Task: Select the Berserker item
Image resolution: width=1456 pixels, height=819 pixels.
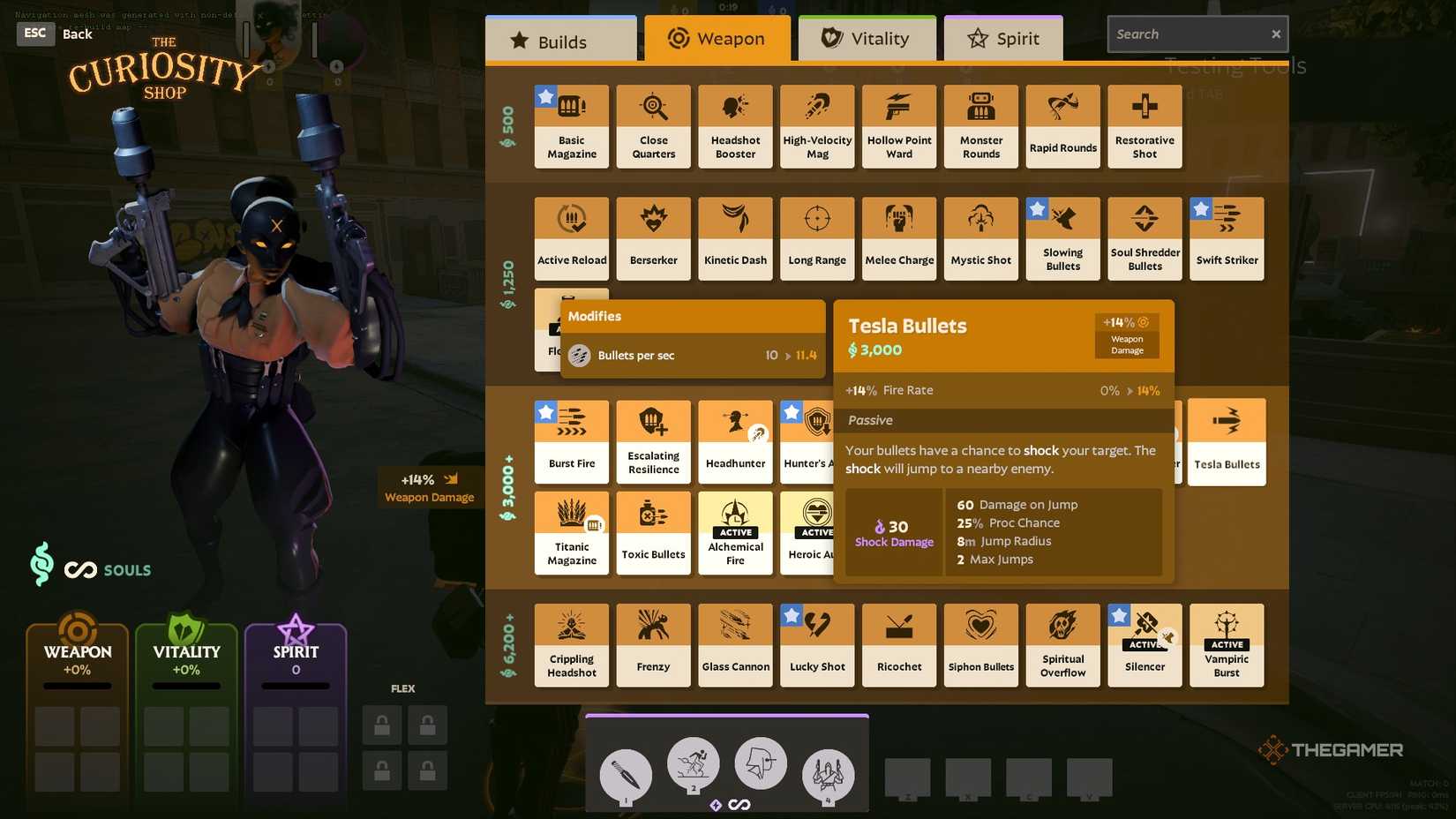Action: 653,237
